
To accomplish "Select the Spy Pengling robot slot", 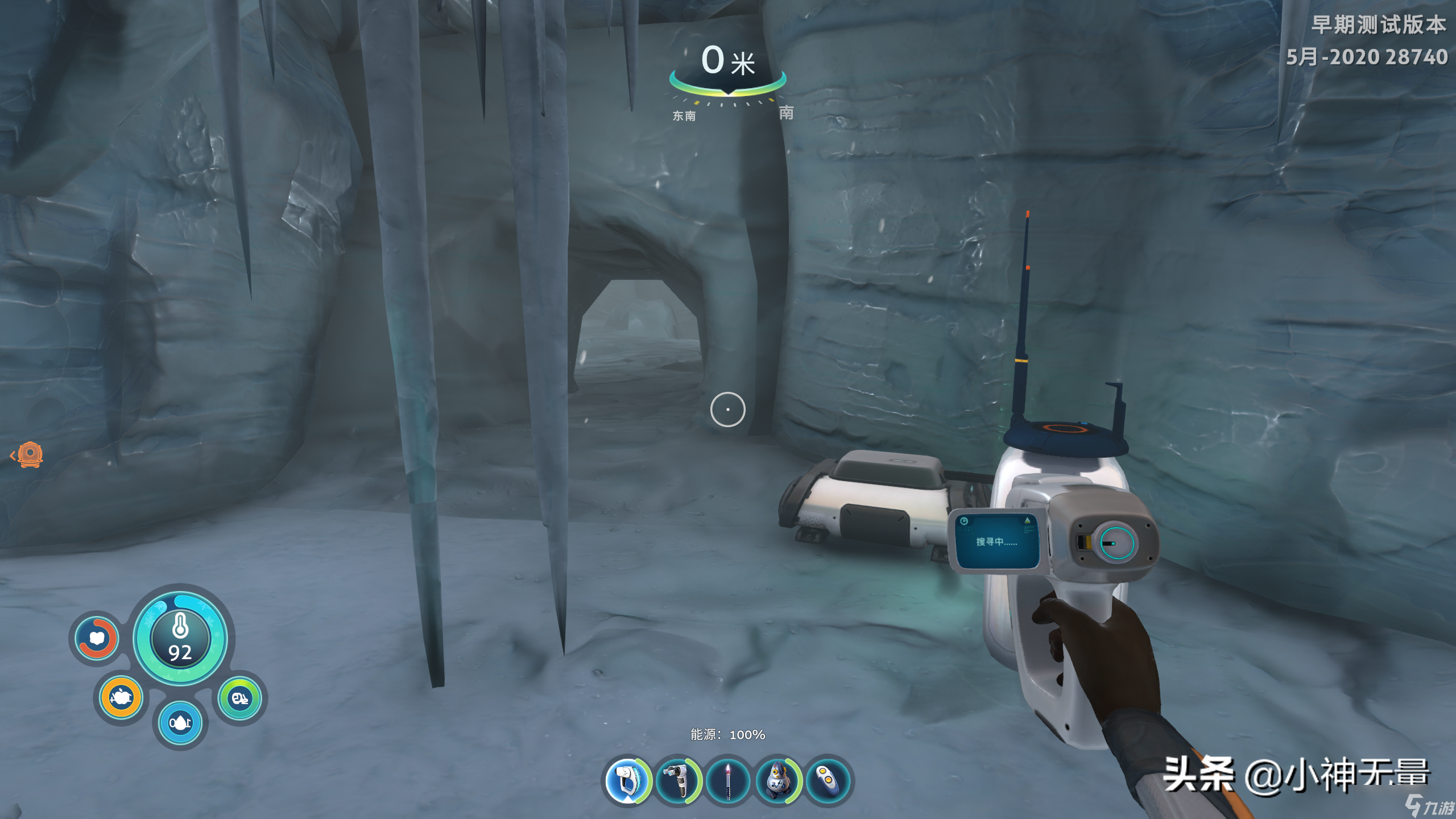I will click(778, 780).
